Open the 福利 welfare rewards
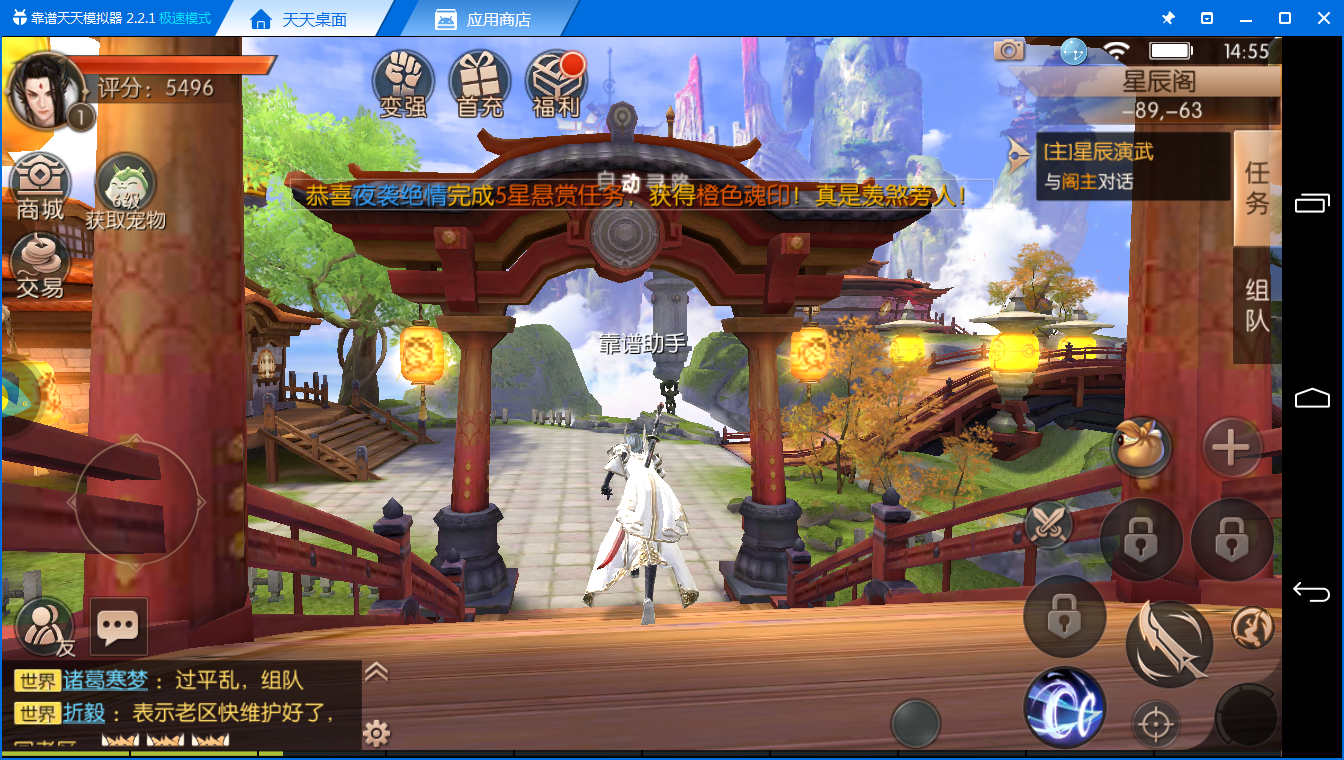 (557, 84)
